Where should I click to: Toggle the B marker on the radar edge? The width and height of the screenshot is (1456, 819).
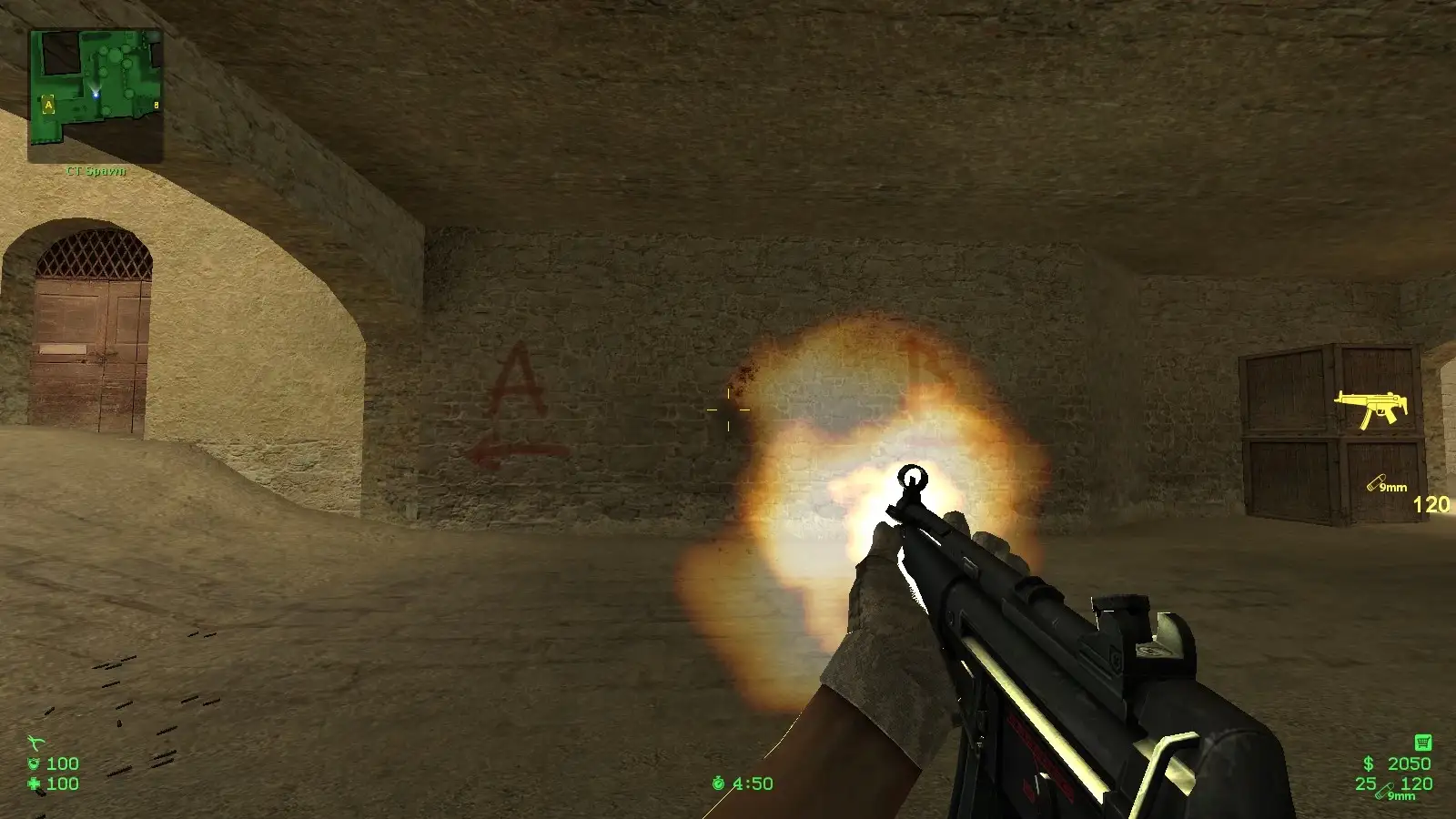pos(157,104)
